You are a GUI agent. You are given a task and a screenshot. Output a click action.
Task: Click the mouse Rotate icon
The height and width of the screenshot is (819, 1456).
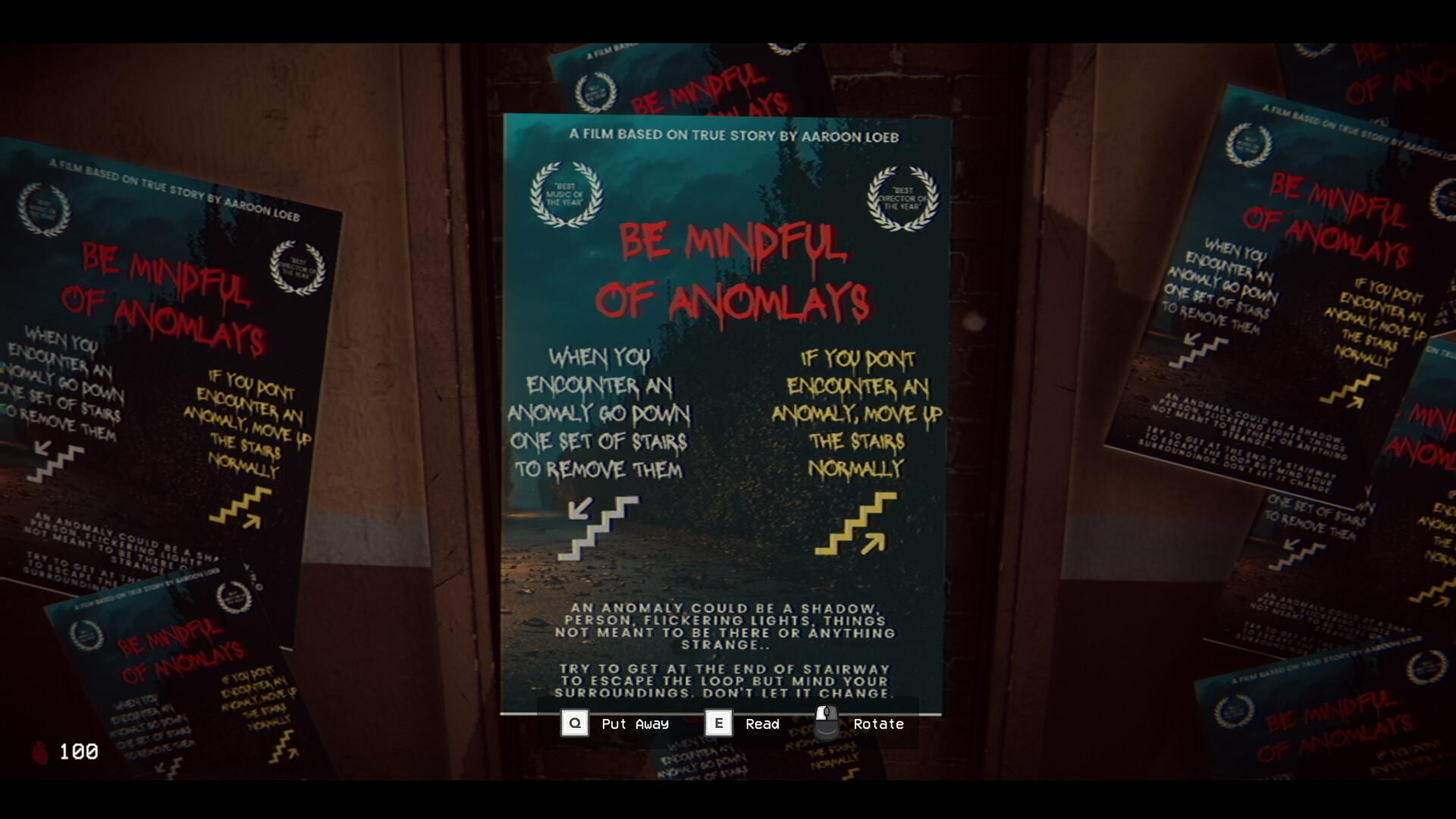pyautogui.click(x=824, y=722)
